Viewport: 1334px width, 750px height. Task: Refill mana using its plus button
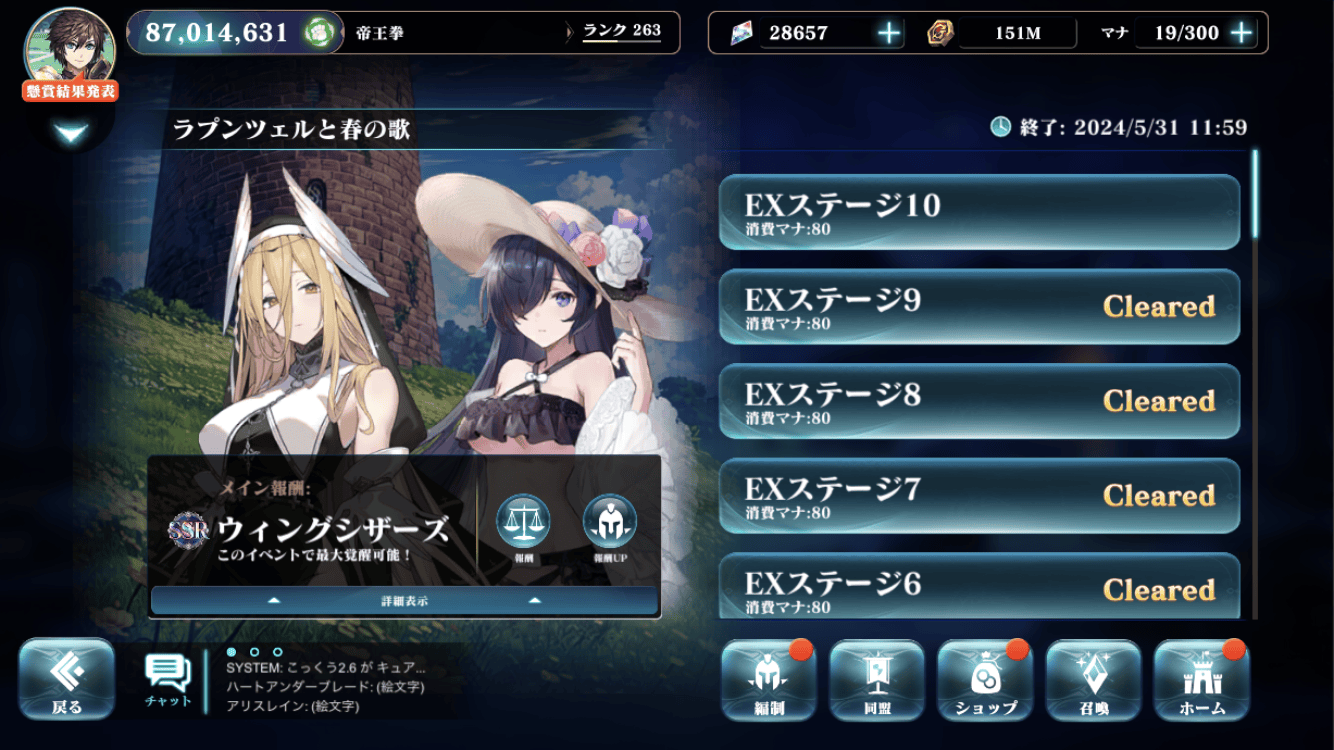(x=1241, y=33)
